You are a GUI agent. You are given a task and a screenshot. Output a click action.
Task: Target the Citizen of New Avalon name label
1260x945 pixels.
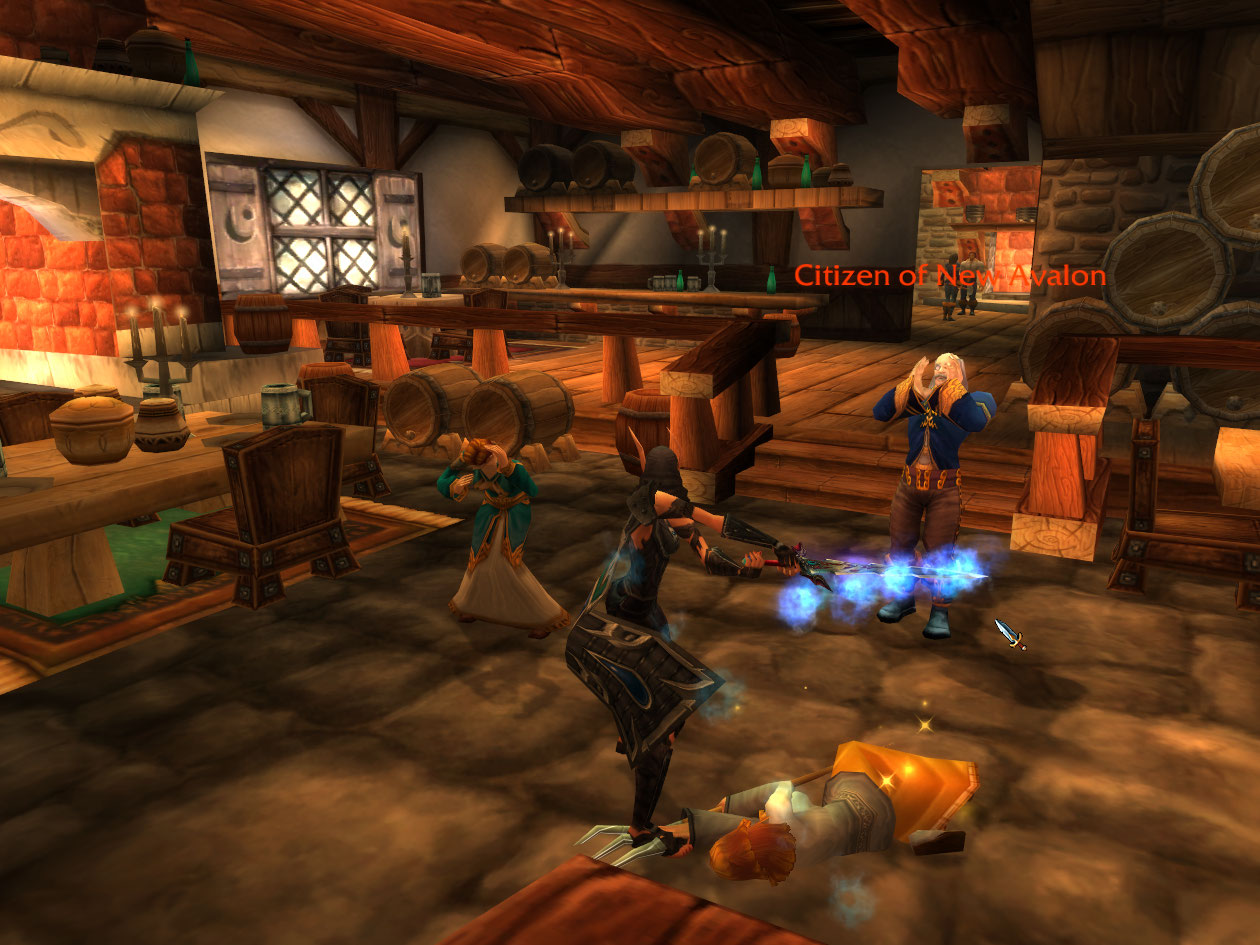click(949, 276)
